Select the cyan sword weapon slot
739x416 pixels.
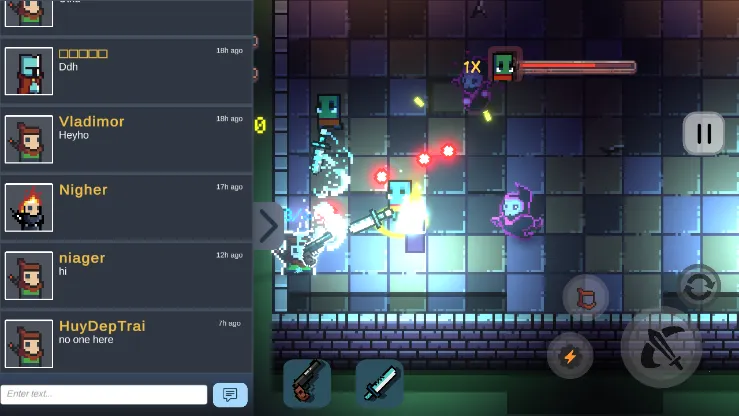click(379, 383)
